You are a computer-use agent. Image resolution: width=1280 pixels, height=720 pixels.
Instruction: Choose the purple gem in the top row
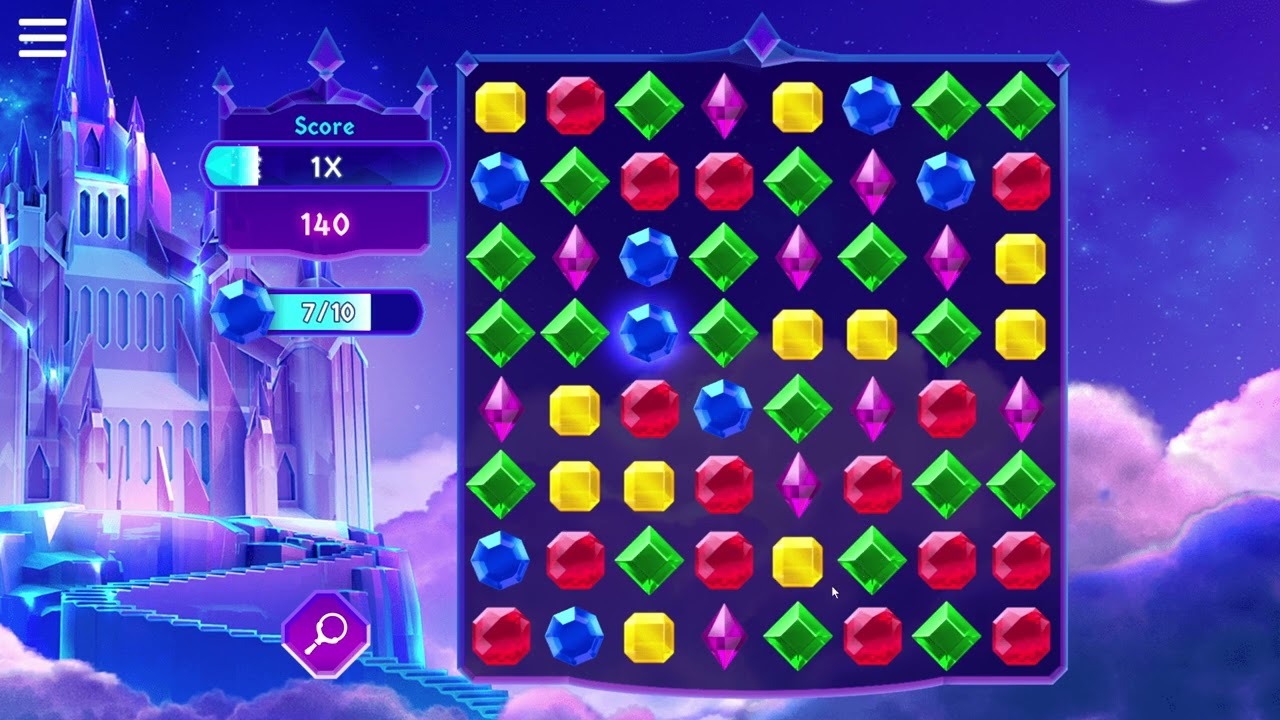click(723, 106)
